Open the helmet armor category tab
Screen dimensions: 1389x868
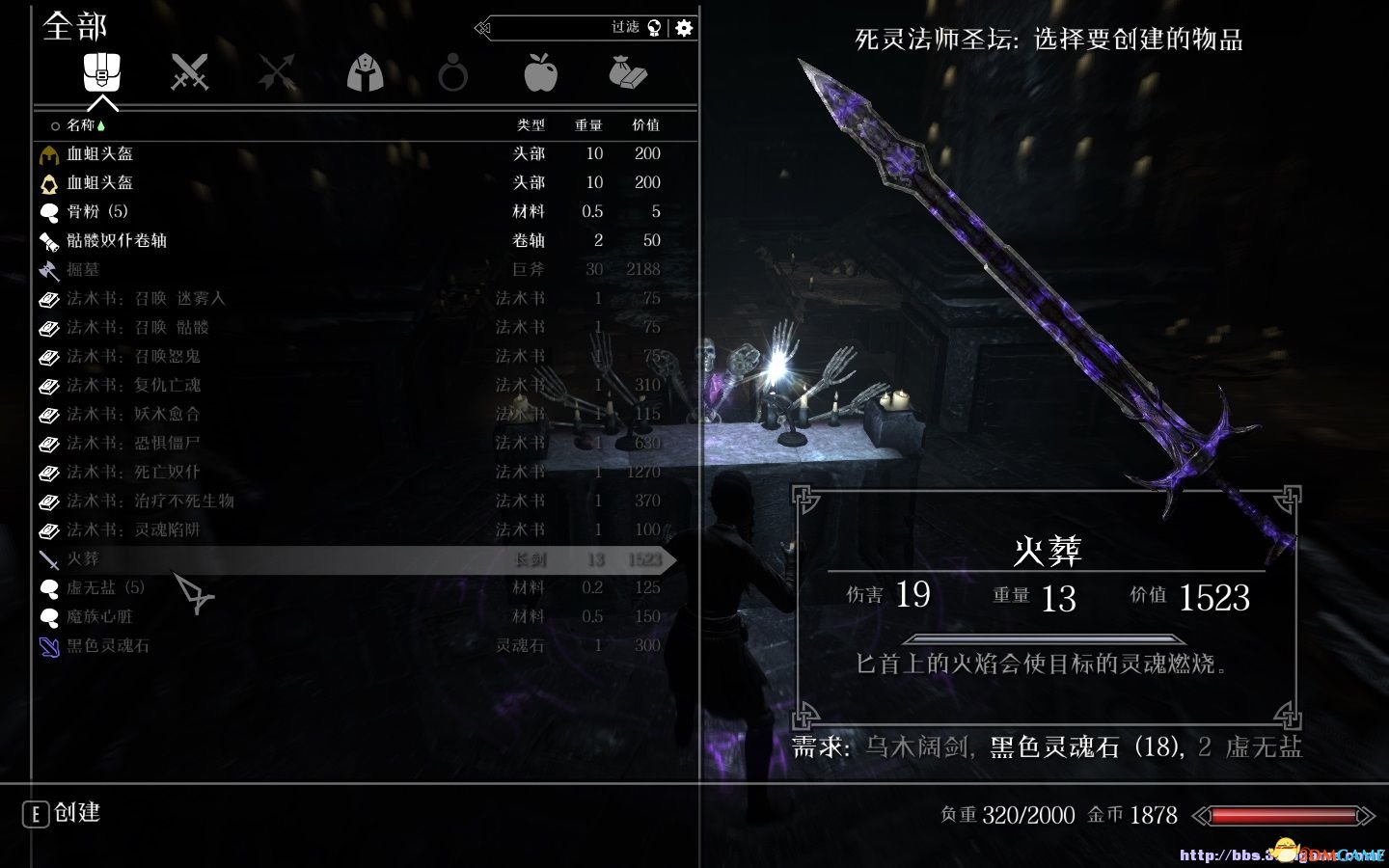(x=365, y=72)
